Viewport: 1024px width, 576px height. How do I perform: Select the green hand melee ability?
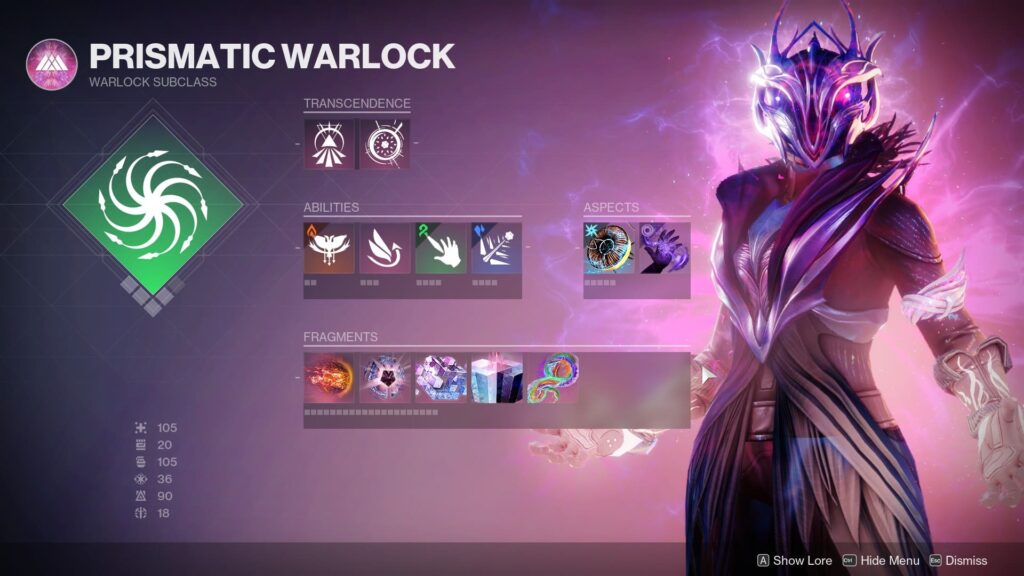tap(440, 248)
